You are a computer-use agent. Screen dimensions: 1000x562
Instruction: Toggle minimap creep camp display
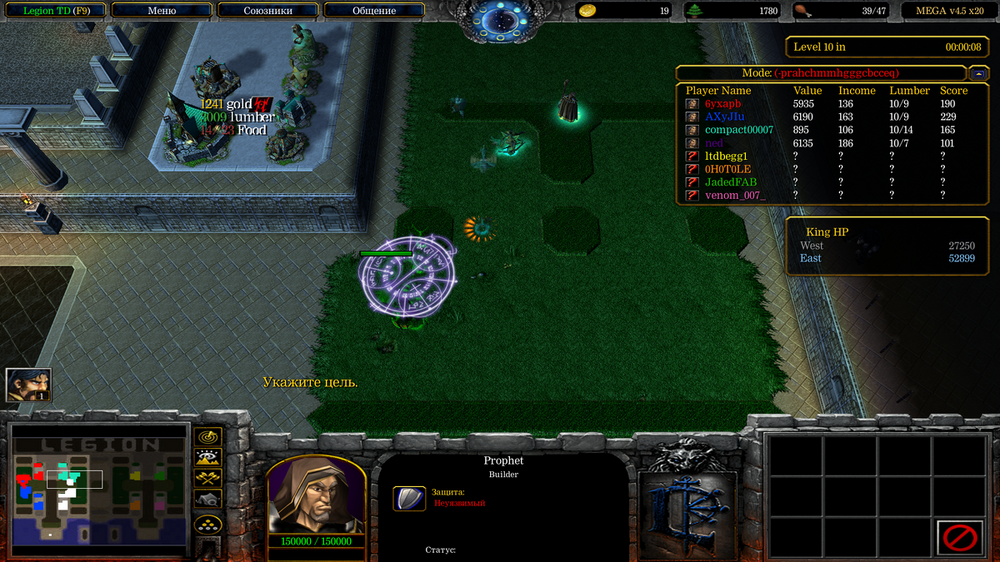click(x=208, y=498)
